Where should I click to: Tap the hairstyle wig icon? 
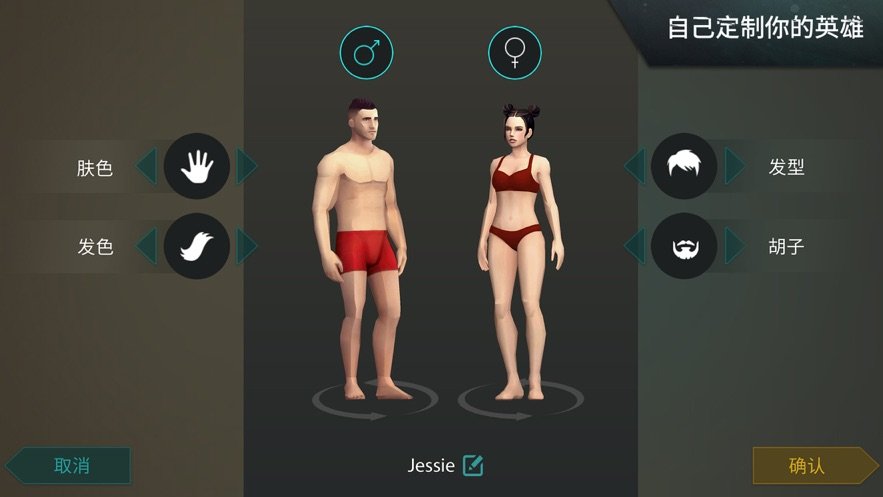click(x=684, y=166)
